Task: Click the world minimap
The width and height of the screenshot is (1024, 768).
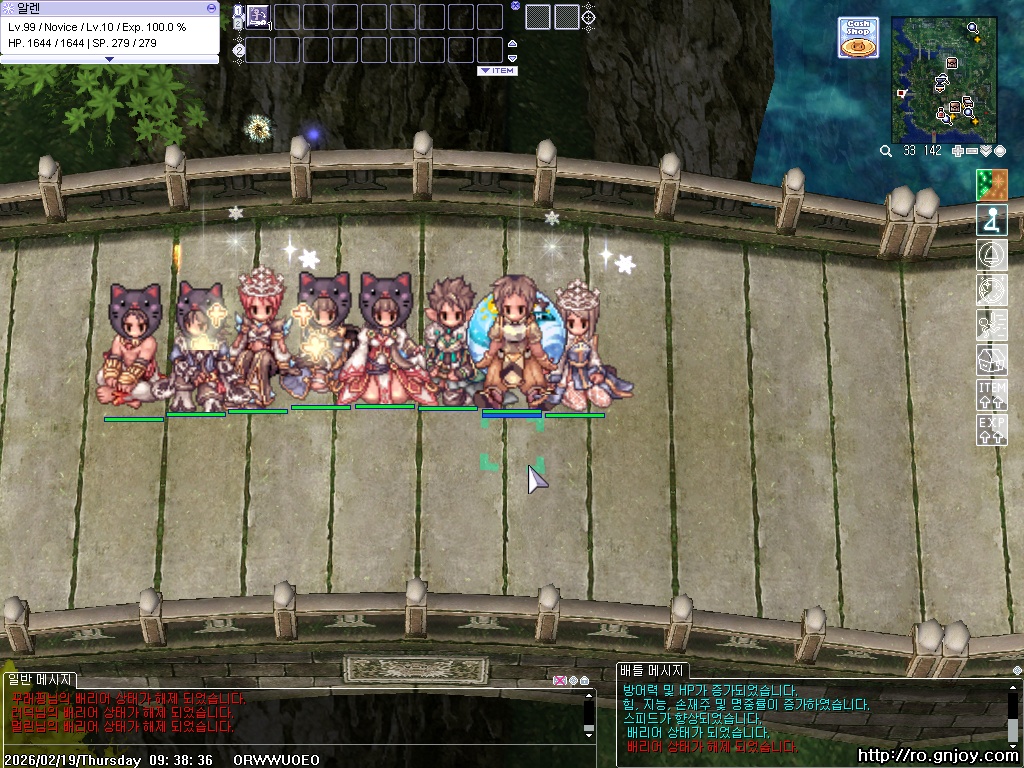Action: coord(944,80)
